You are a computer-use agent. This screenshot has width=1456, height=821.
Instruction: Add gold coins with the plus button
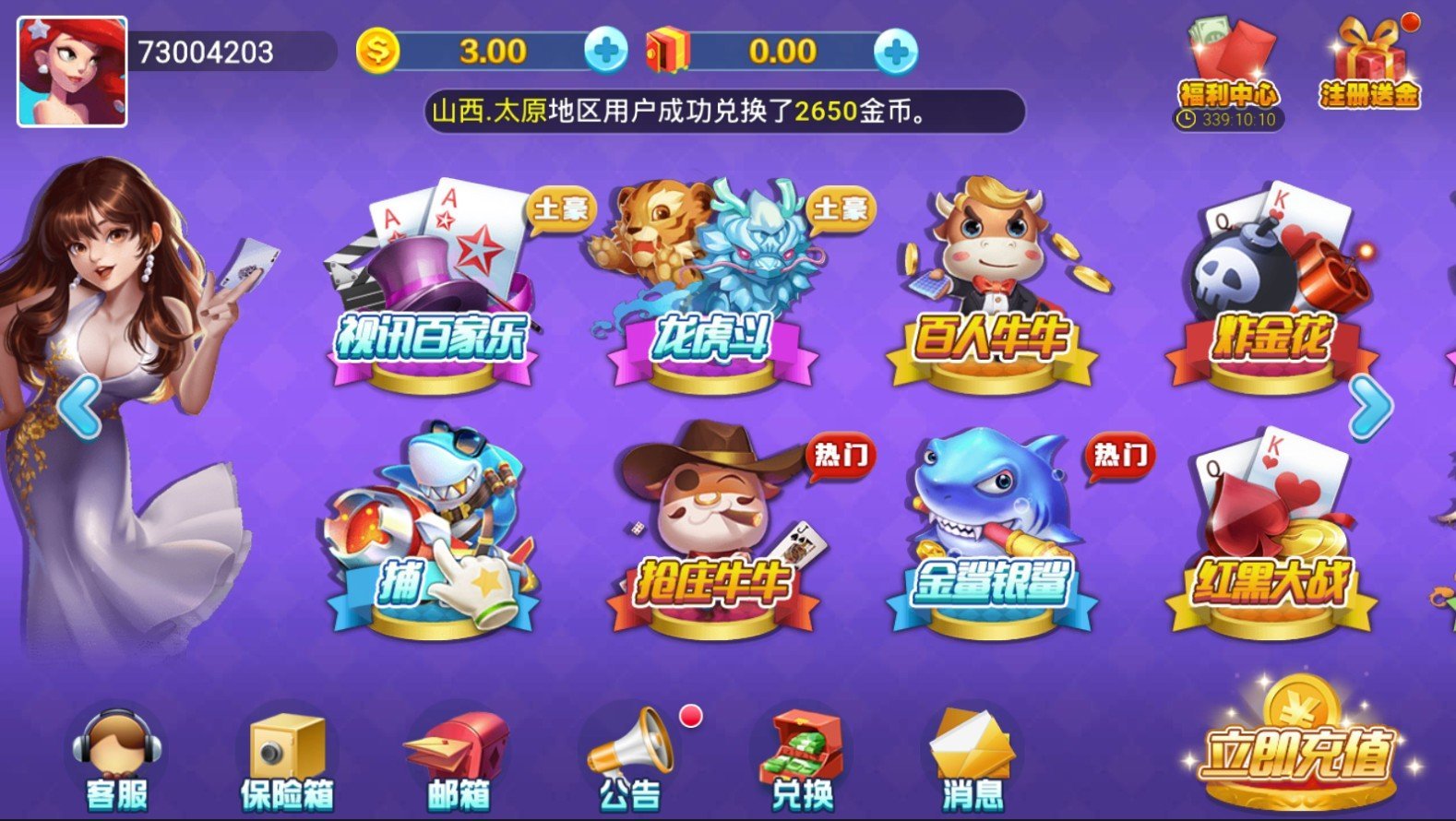pyautogui.click(x=606, y=51)
